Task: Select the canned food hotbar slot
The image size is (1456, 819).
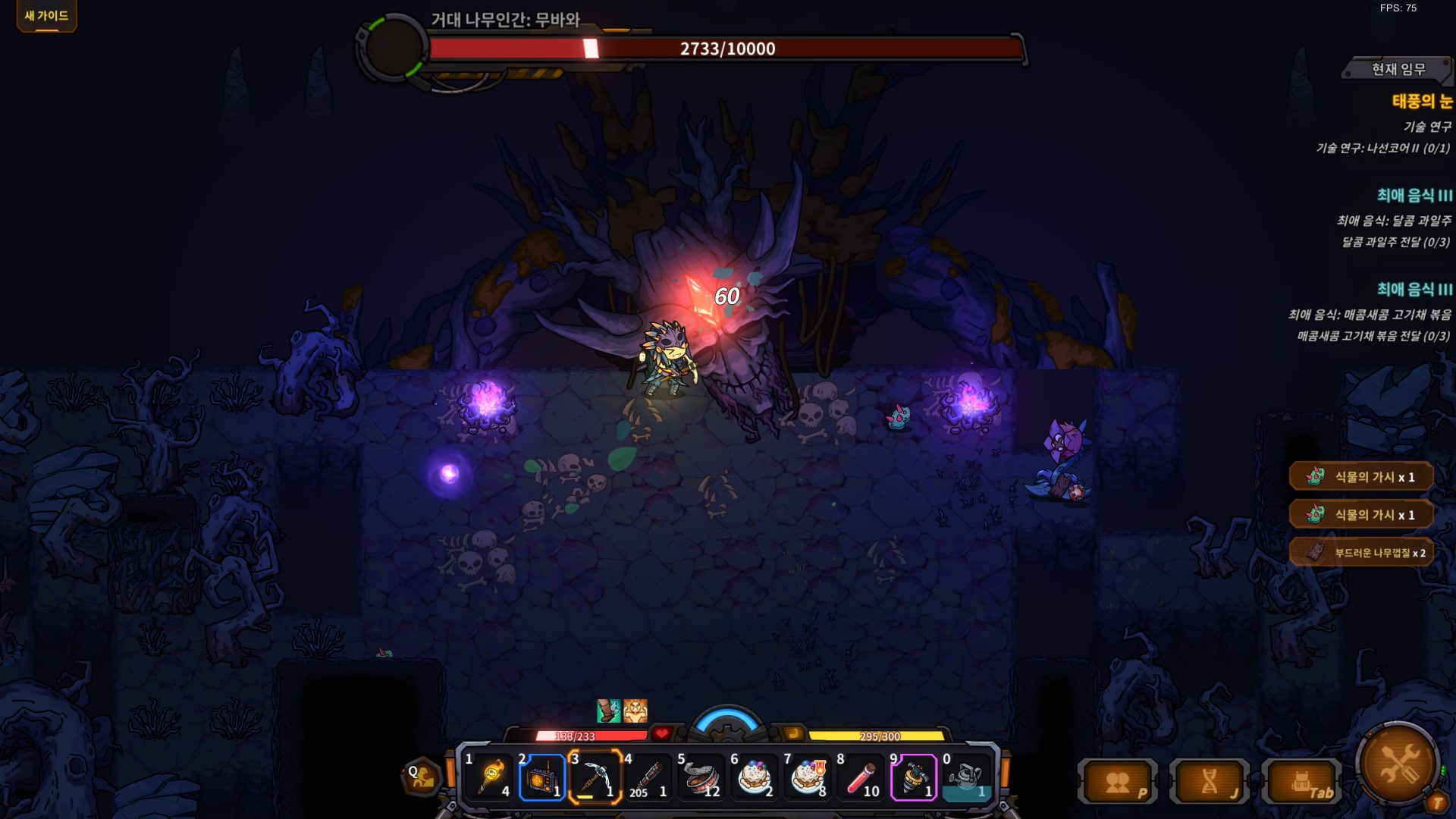Action: [x=701, y=777]
